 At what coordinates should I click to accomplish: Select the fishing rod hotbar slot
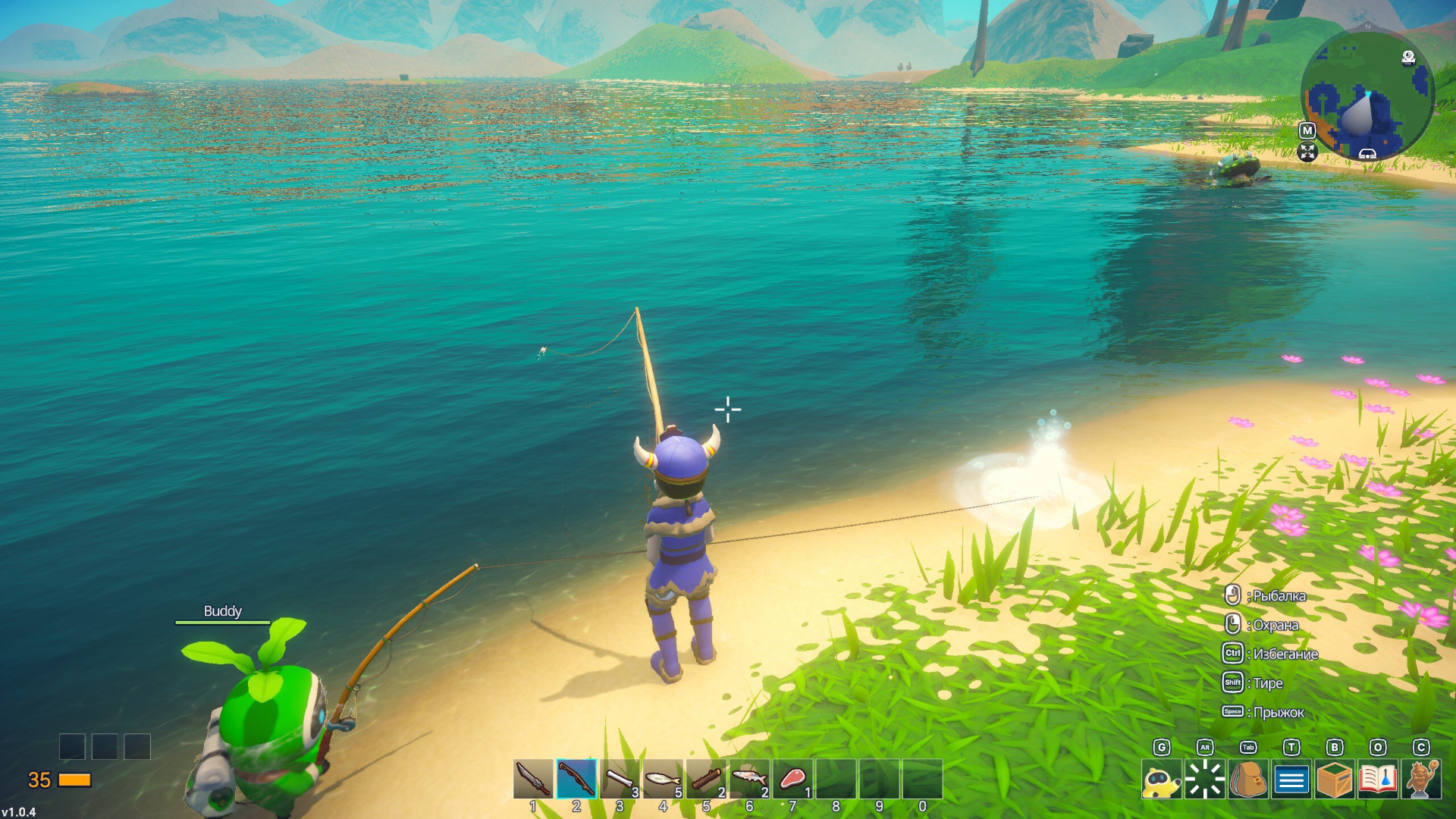[x=576, y=779]
